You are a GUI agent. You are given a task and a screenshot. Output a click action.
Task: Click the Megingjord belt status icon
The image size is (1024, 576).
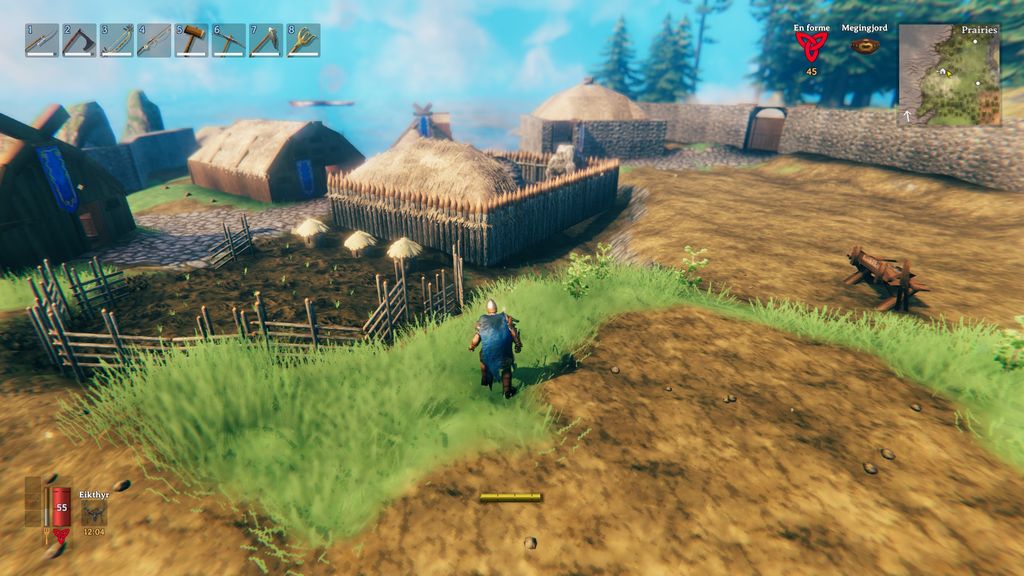coord(865,46)
